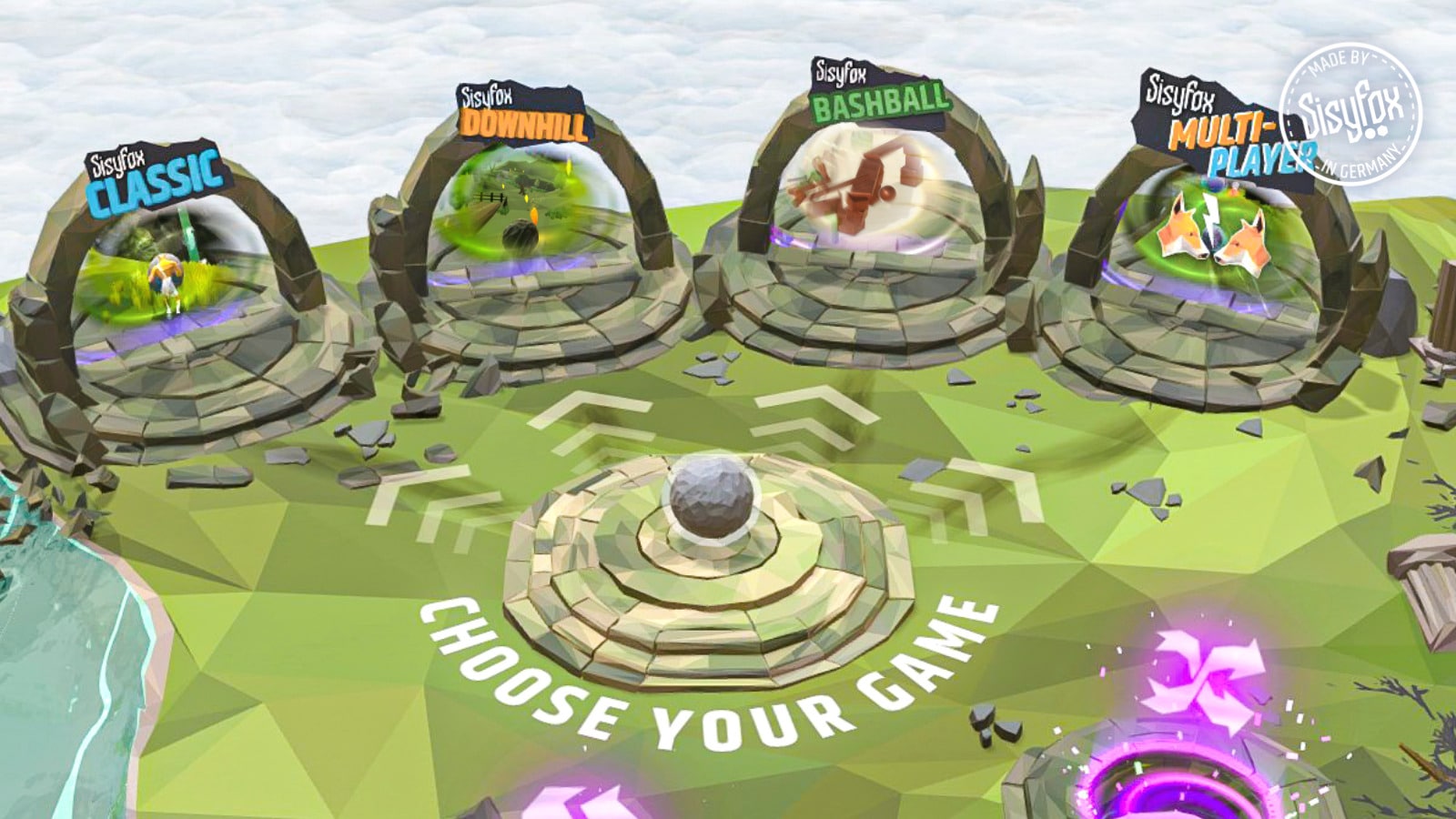Click the Made by Sisyfox badge
This screenshot has height=819, width=1456.
pos(1350,114)
